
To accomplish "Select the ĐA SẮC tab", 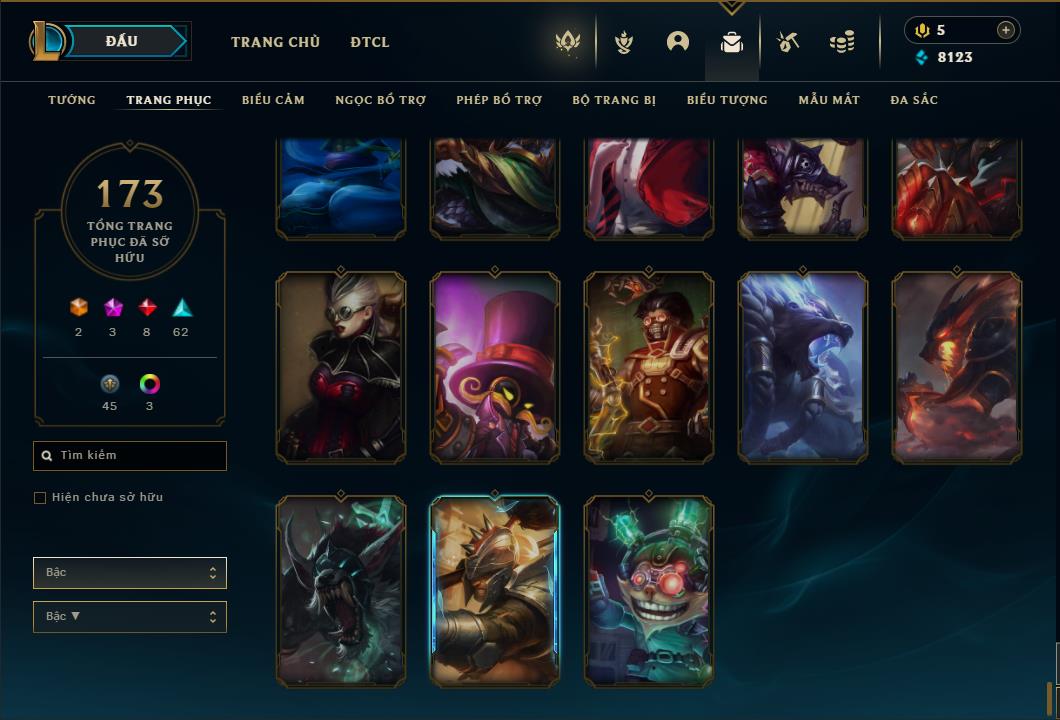I will 914,100.
